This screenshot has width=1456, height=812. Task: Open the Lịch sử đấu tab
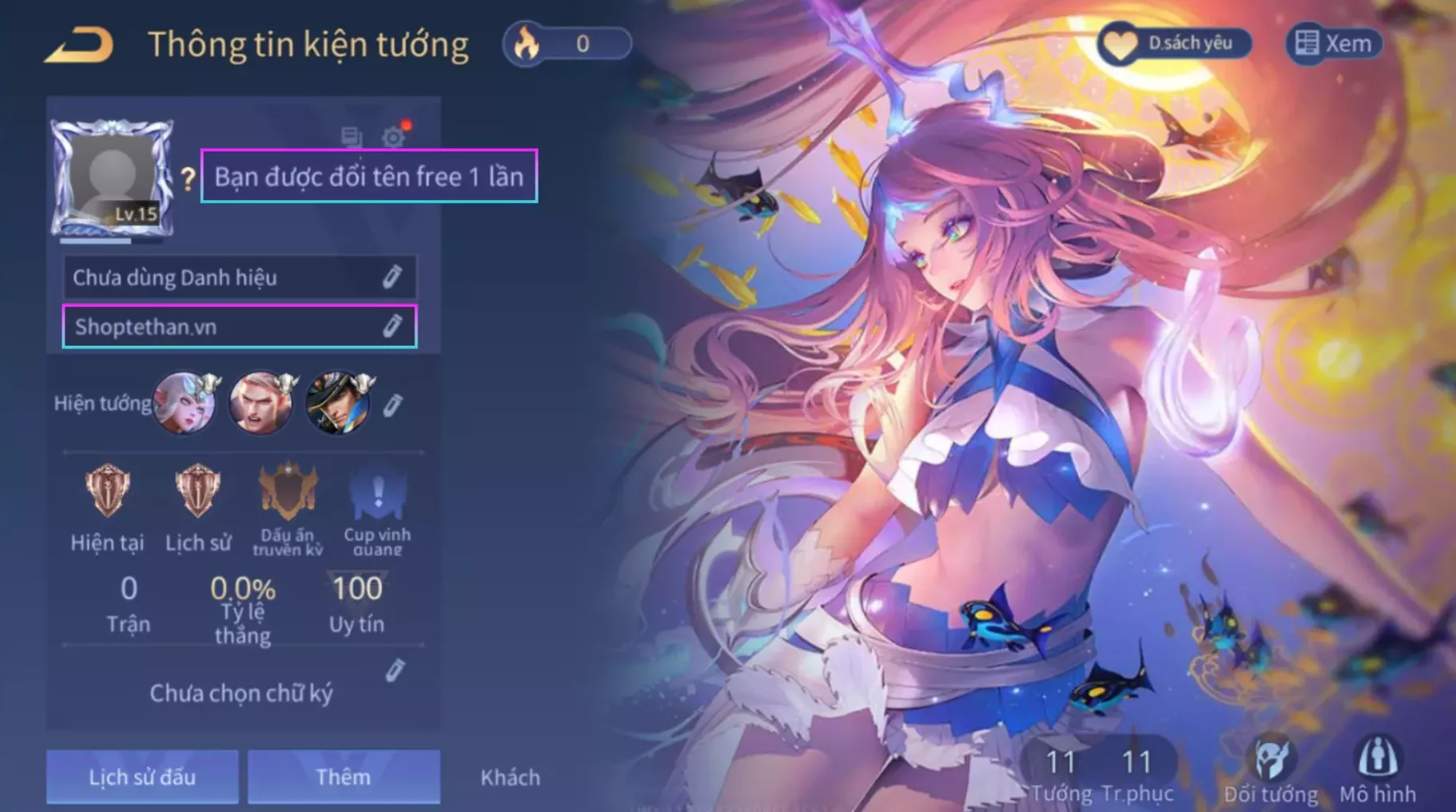click(x=142, y=777)
